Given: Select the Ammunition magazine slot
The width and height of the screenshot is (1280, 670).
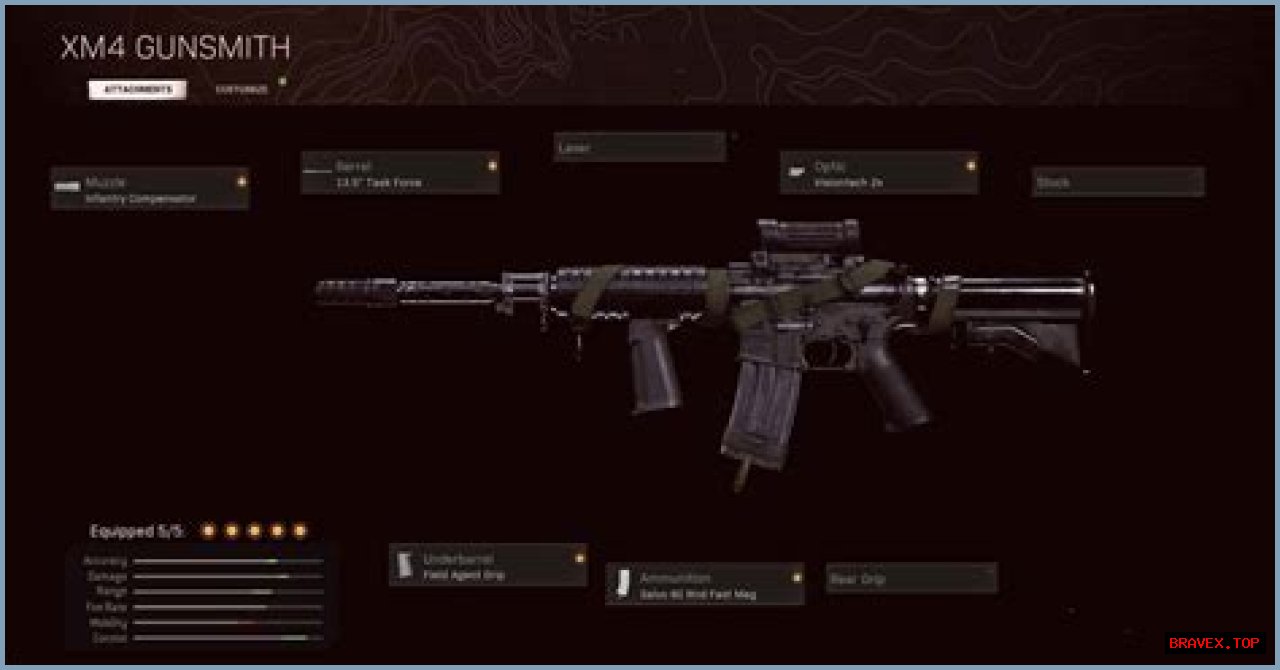Looking at the screenshot, I should point(705,584).
